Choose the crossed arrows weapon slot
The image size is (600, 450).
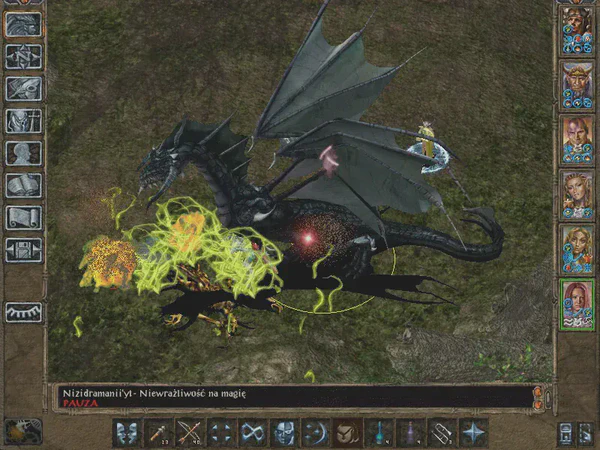click(191, 432)
